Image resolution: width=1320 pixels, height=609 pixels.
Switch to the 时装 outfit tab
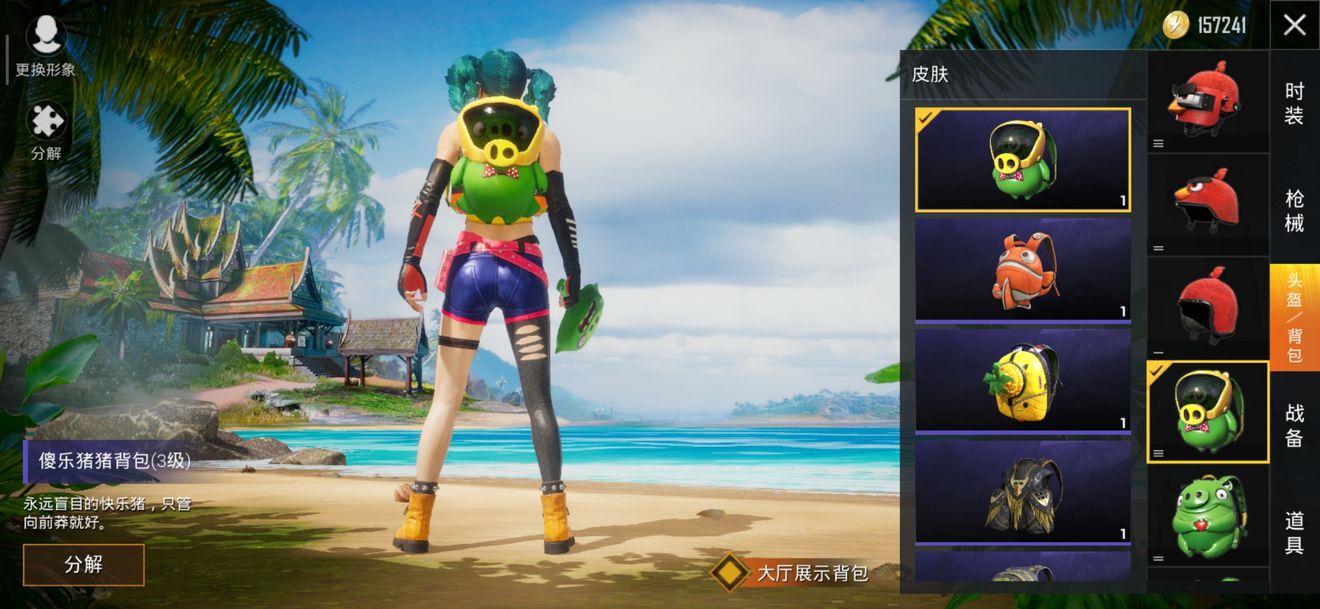tap(1294, 104)
